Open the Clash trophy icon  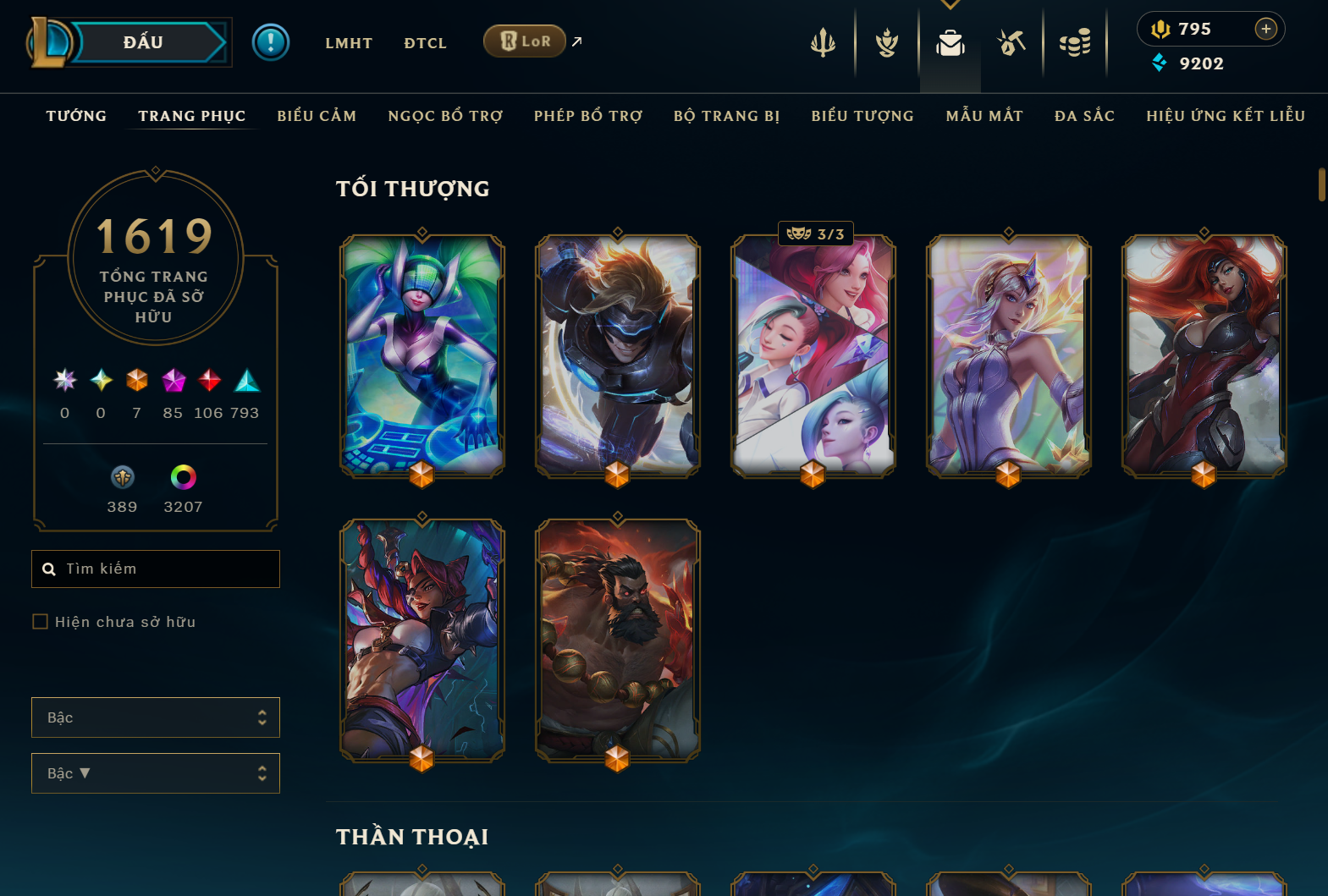click(885, 43)
